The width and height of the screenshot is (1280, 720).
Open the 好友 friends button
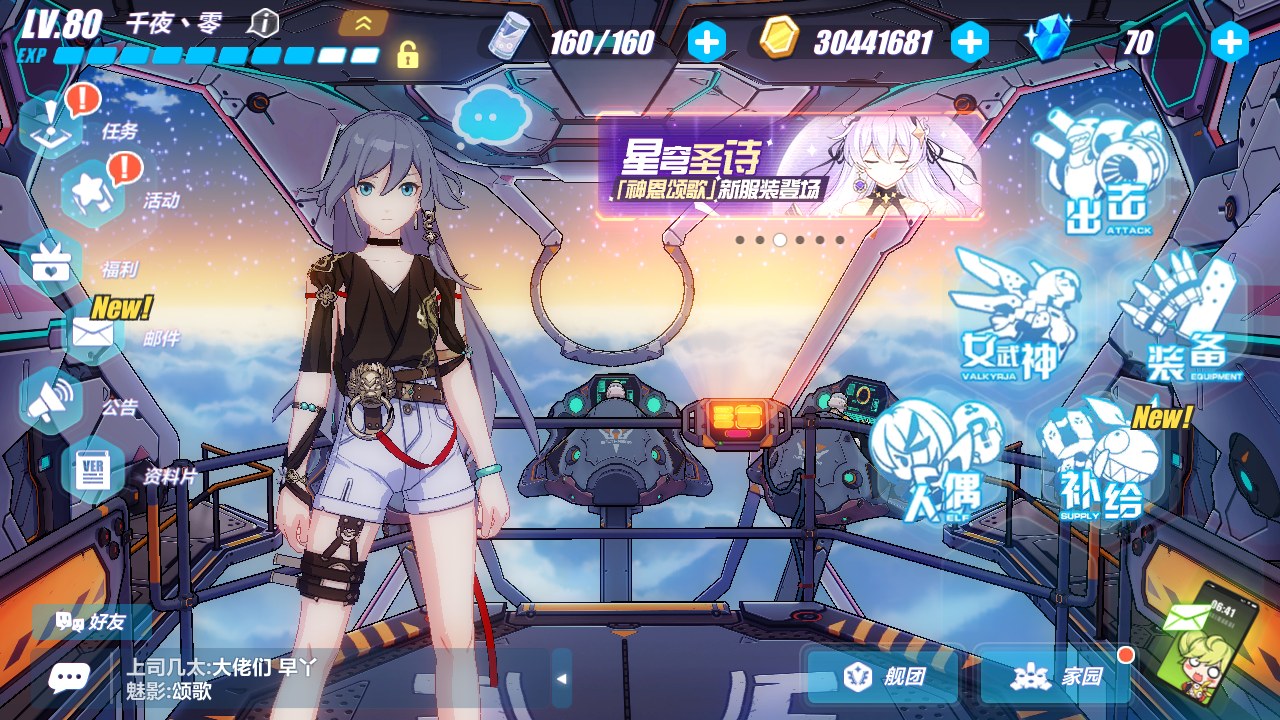pos(92,622)
